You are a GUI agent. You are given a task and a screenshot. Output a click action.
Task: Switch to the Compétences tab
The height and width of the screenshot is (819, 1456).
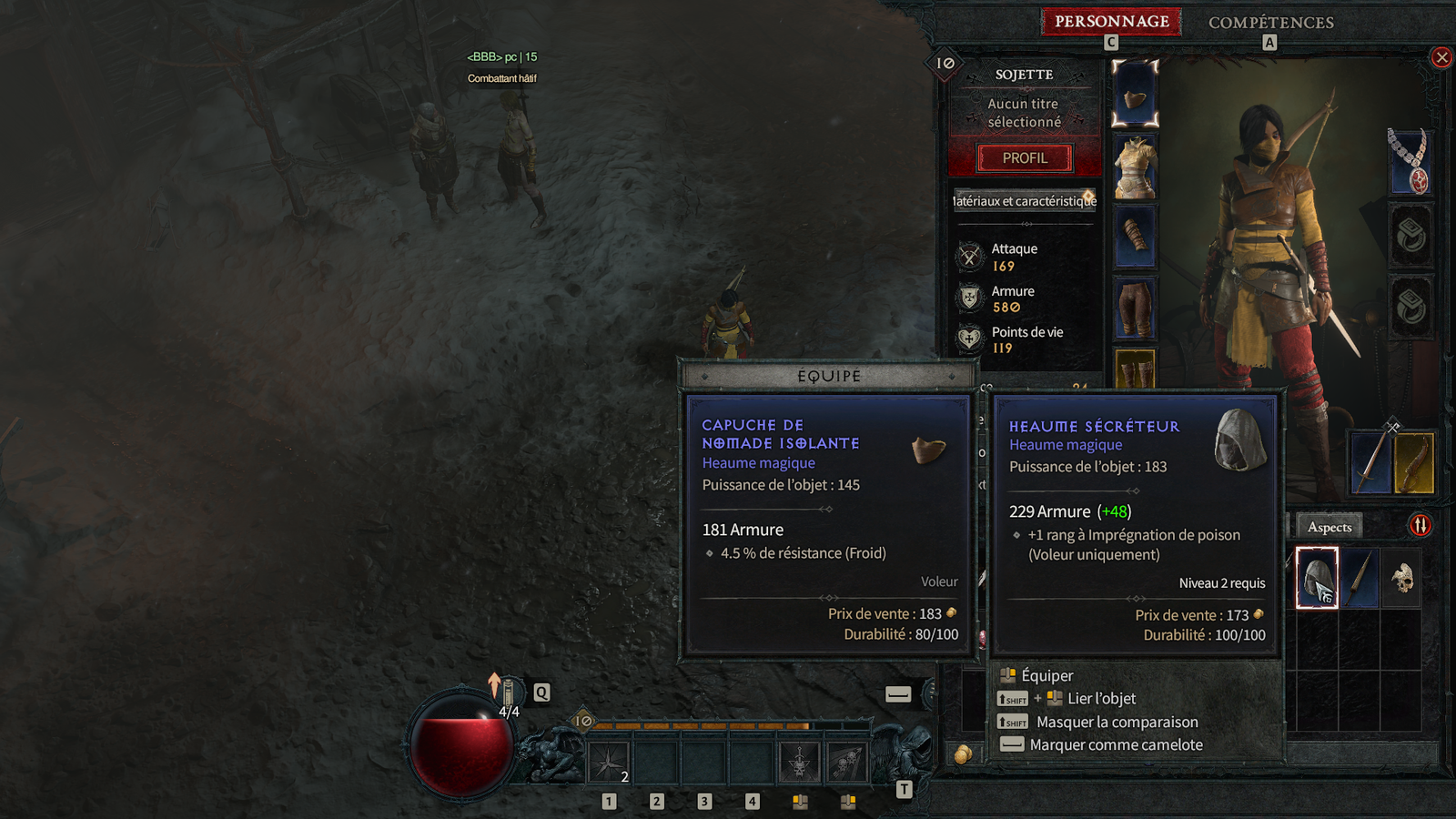1270,23
